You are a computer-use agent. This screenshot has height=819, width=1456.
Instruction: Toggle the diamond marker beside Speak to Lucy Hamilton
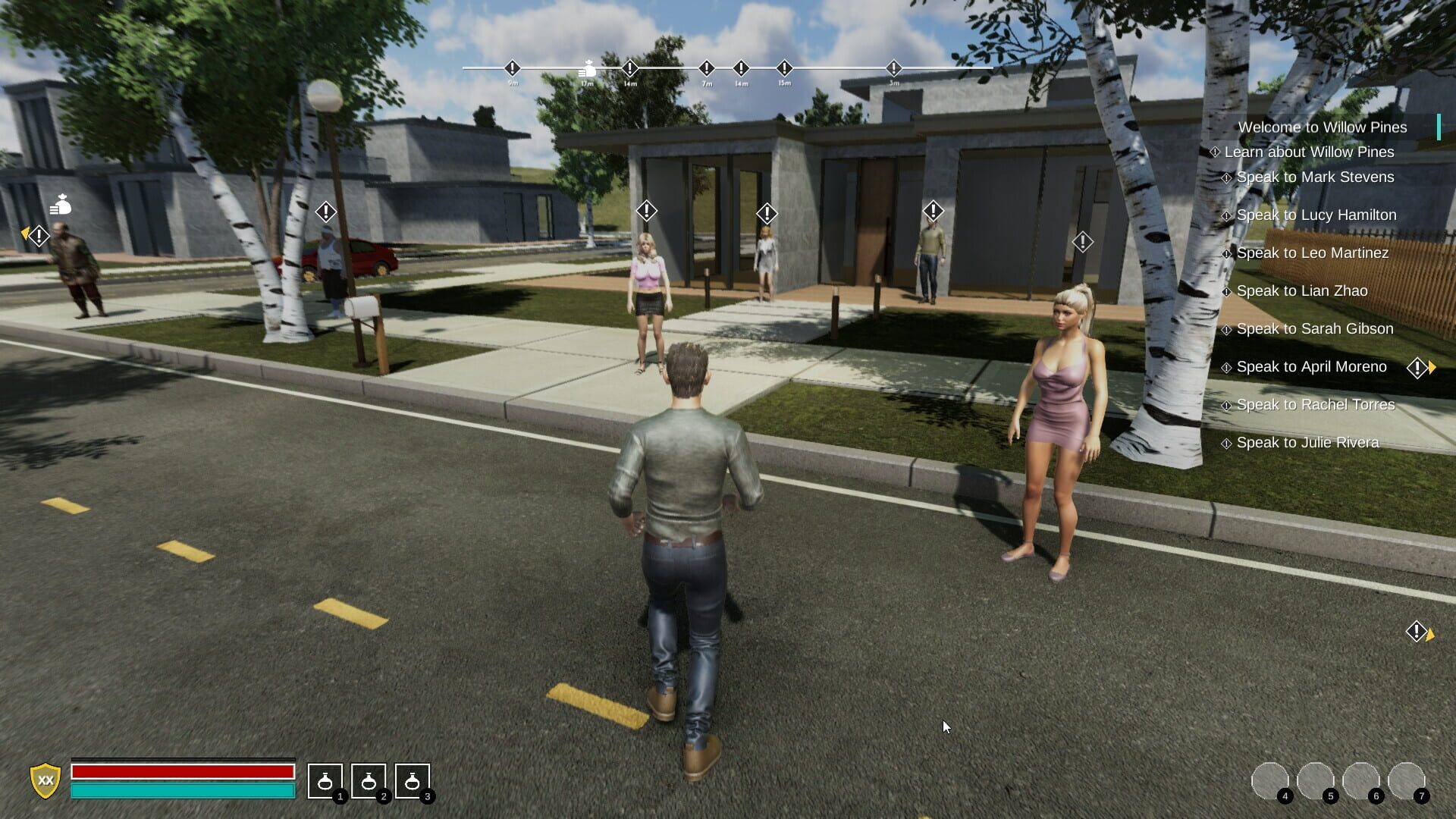click(x=1226, y=215)
